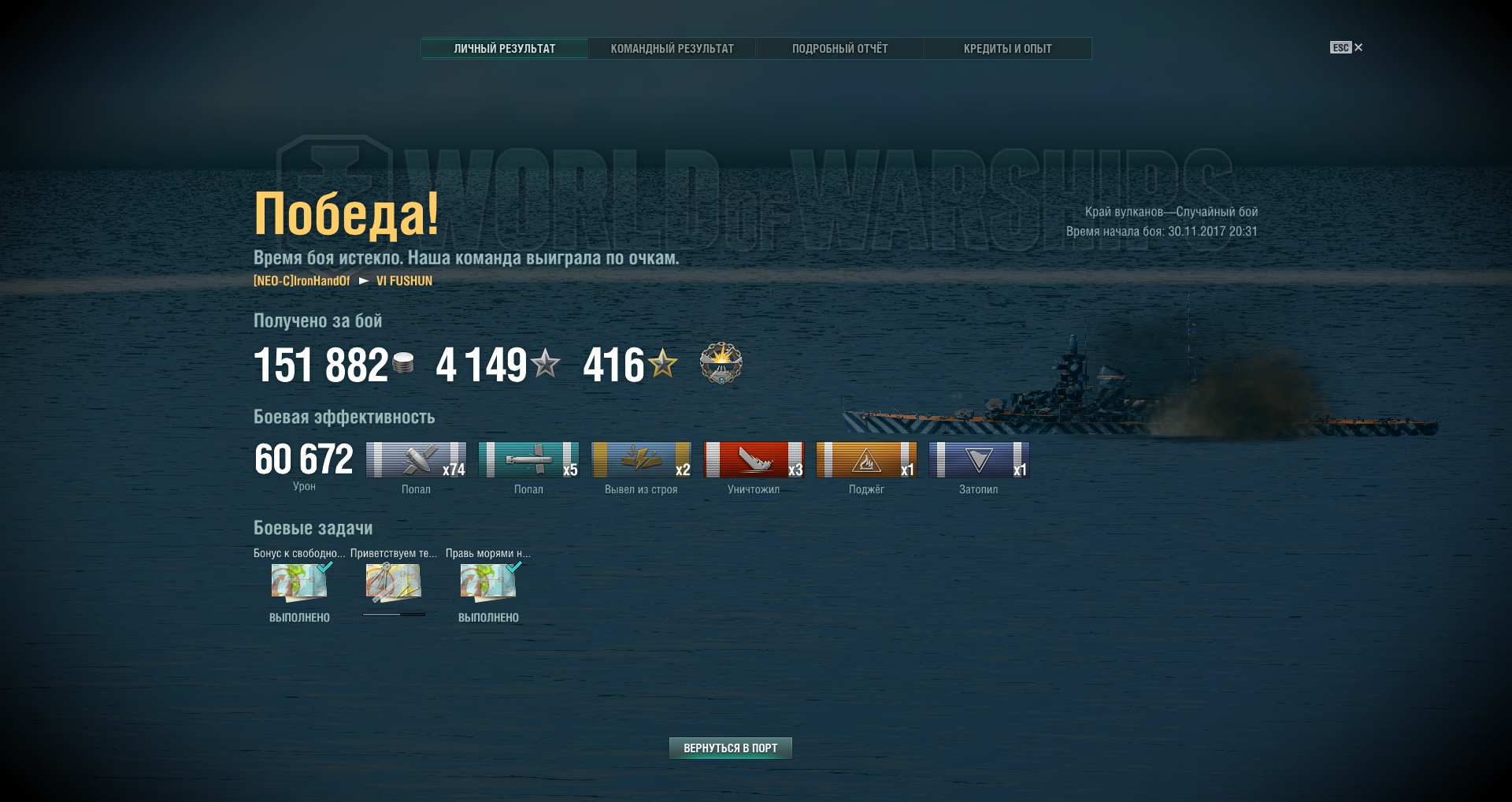Select the achievement medal badge icon
The height and width of the screenshot is (802, 1512).
[721, 363]
